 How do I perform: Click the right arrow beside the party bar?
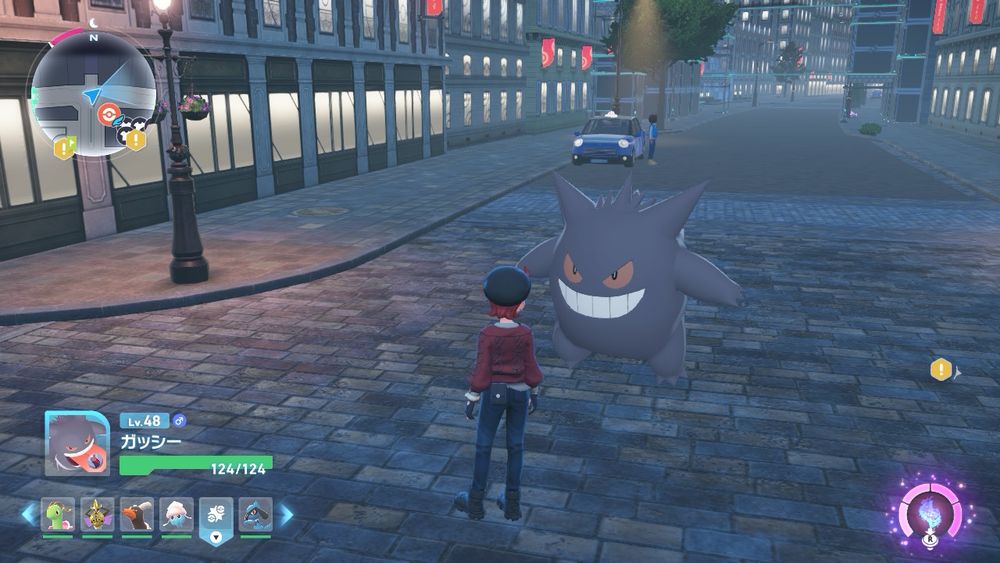[x=286, y=514]
